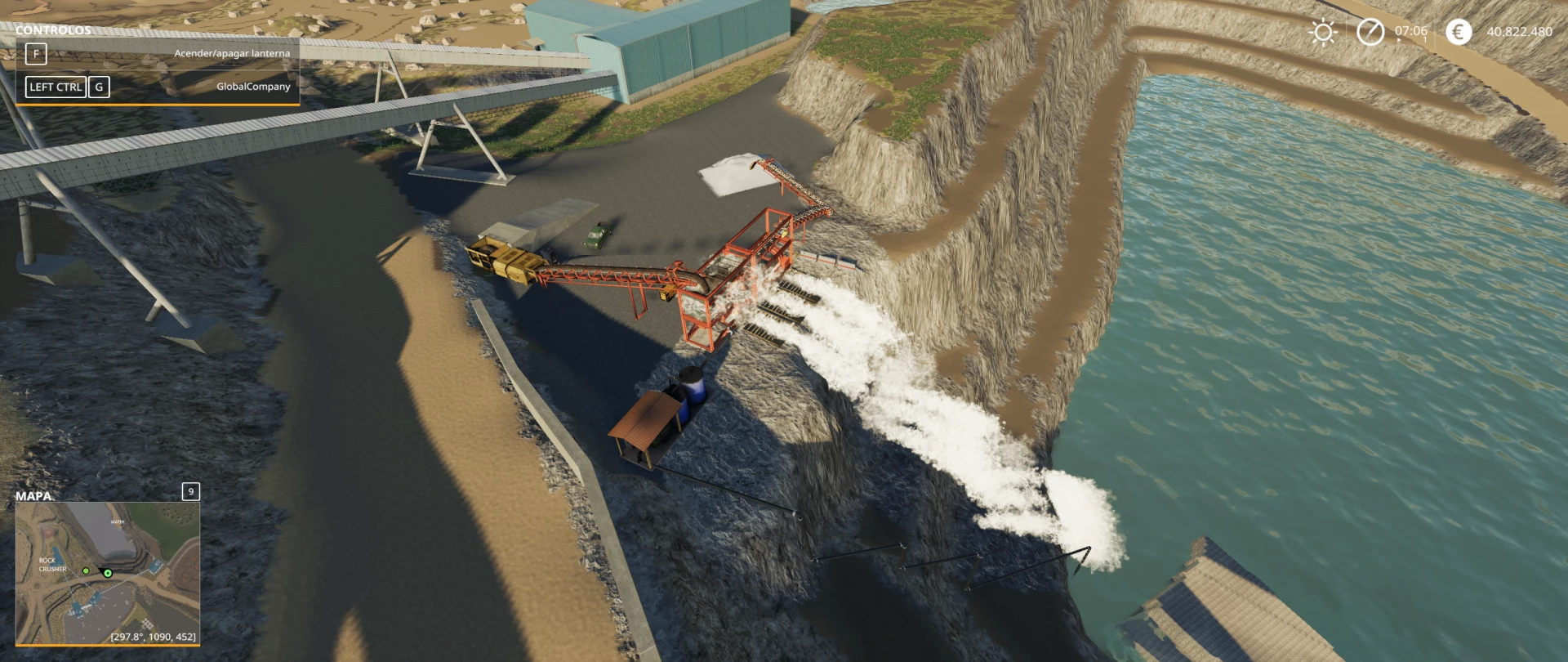
Task: Click the euro money icon
Action: 1458,32
